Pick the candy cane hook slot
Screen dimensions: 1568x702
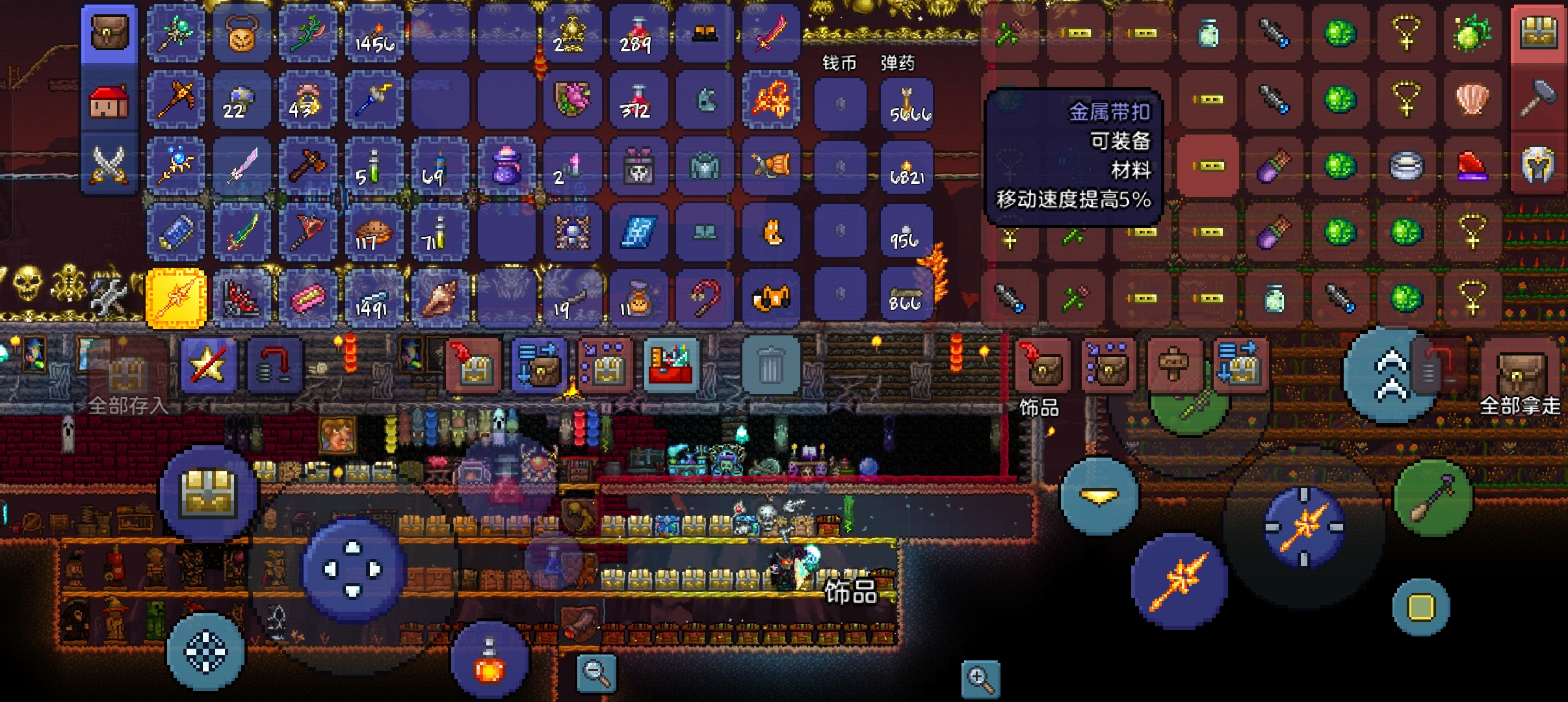pyautogui.click(x=705, y=298)
